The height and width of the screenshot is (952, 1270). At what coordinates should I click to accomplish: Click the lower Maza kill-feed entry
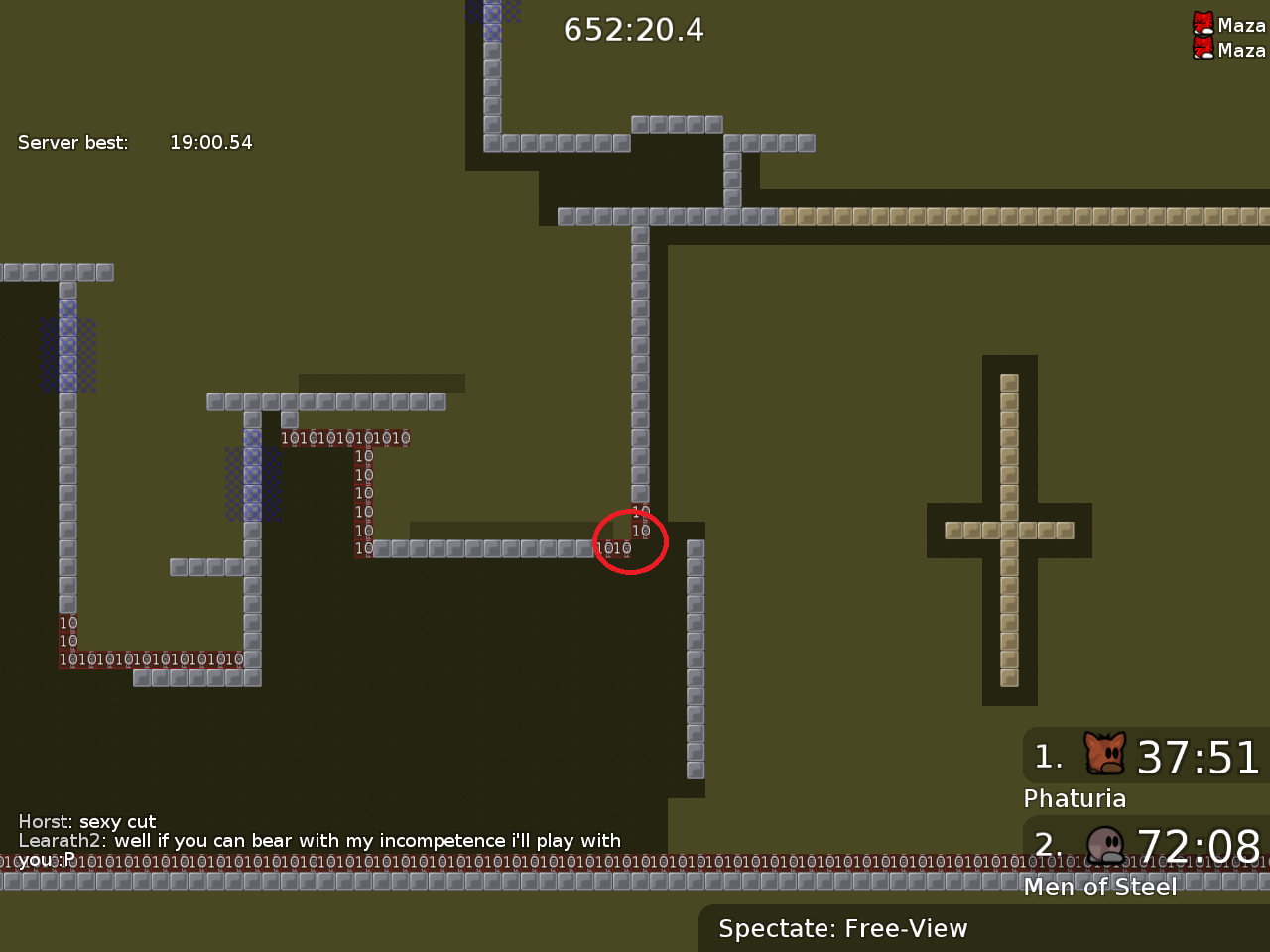(x=1234, y=50)
